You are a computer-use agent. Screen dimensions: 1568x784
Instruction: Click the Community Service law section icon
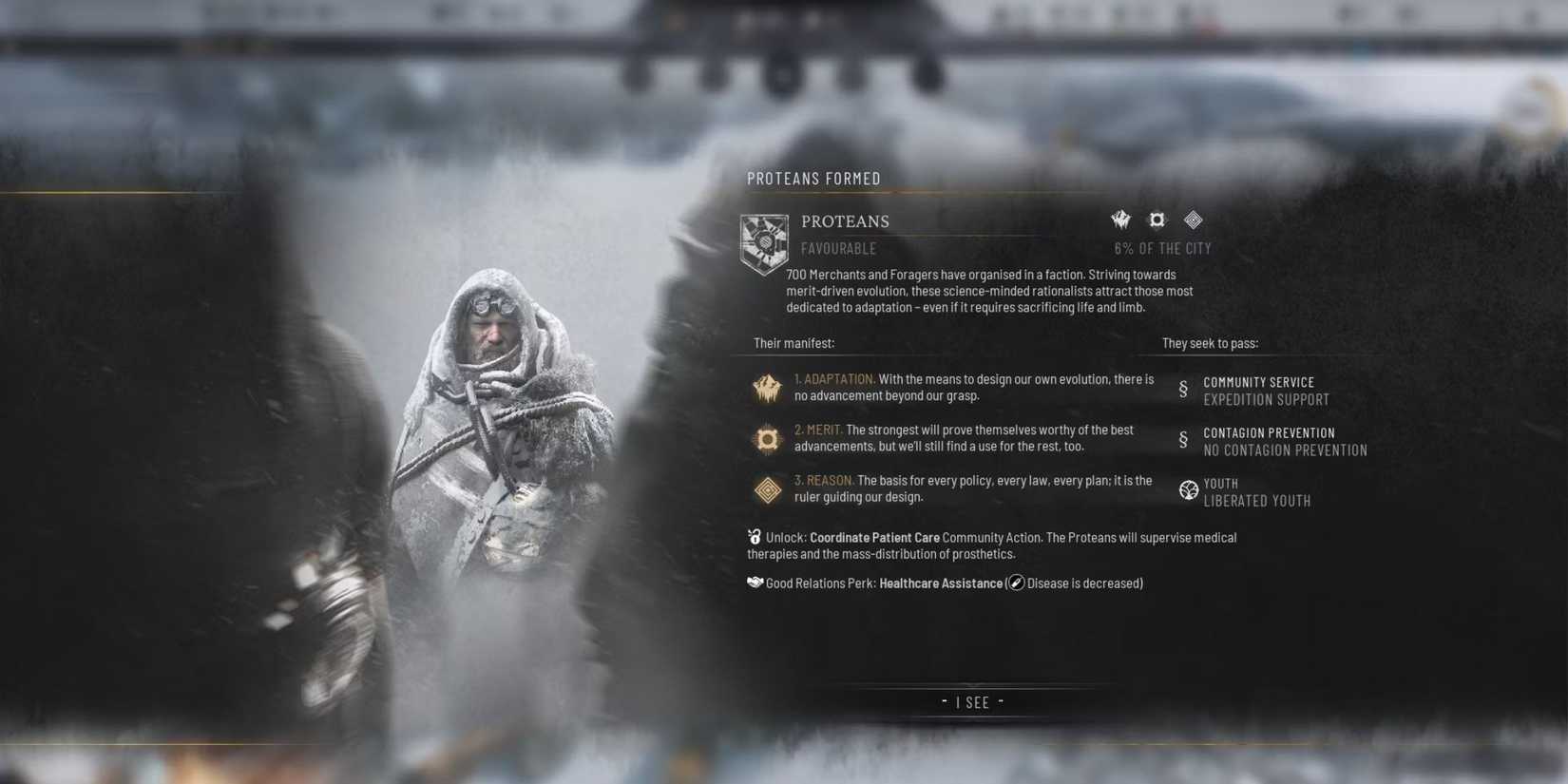(1183, 390)
